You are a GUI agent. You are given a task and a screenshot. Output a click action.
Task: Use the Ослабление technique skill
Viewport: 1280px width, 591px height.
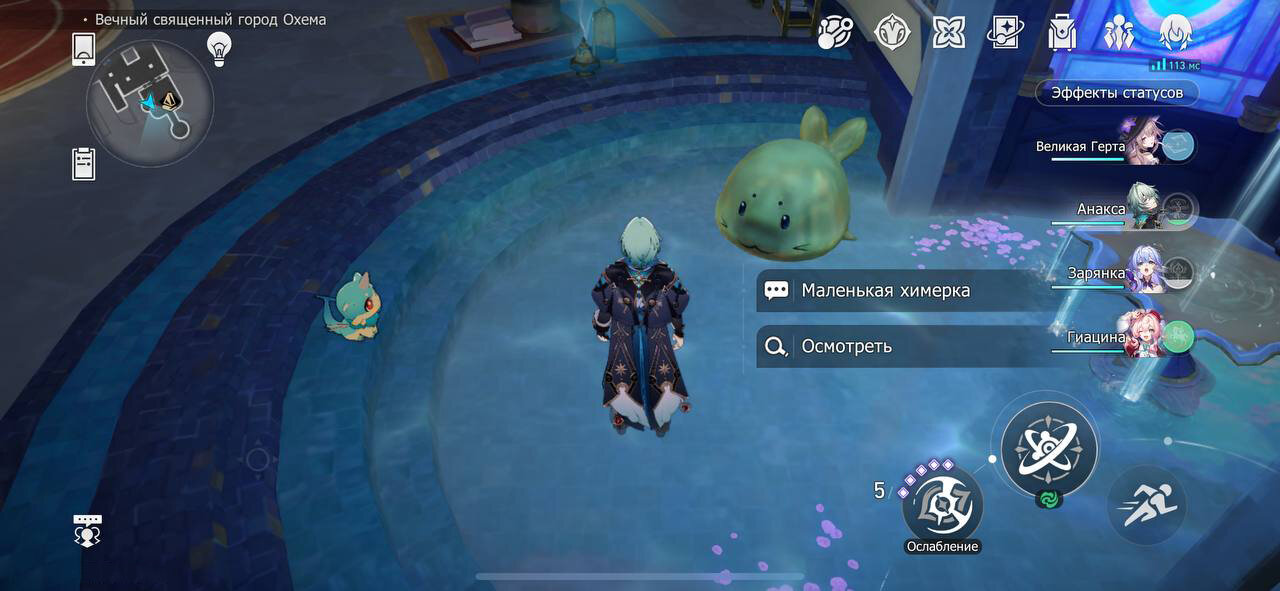942,505
